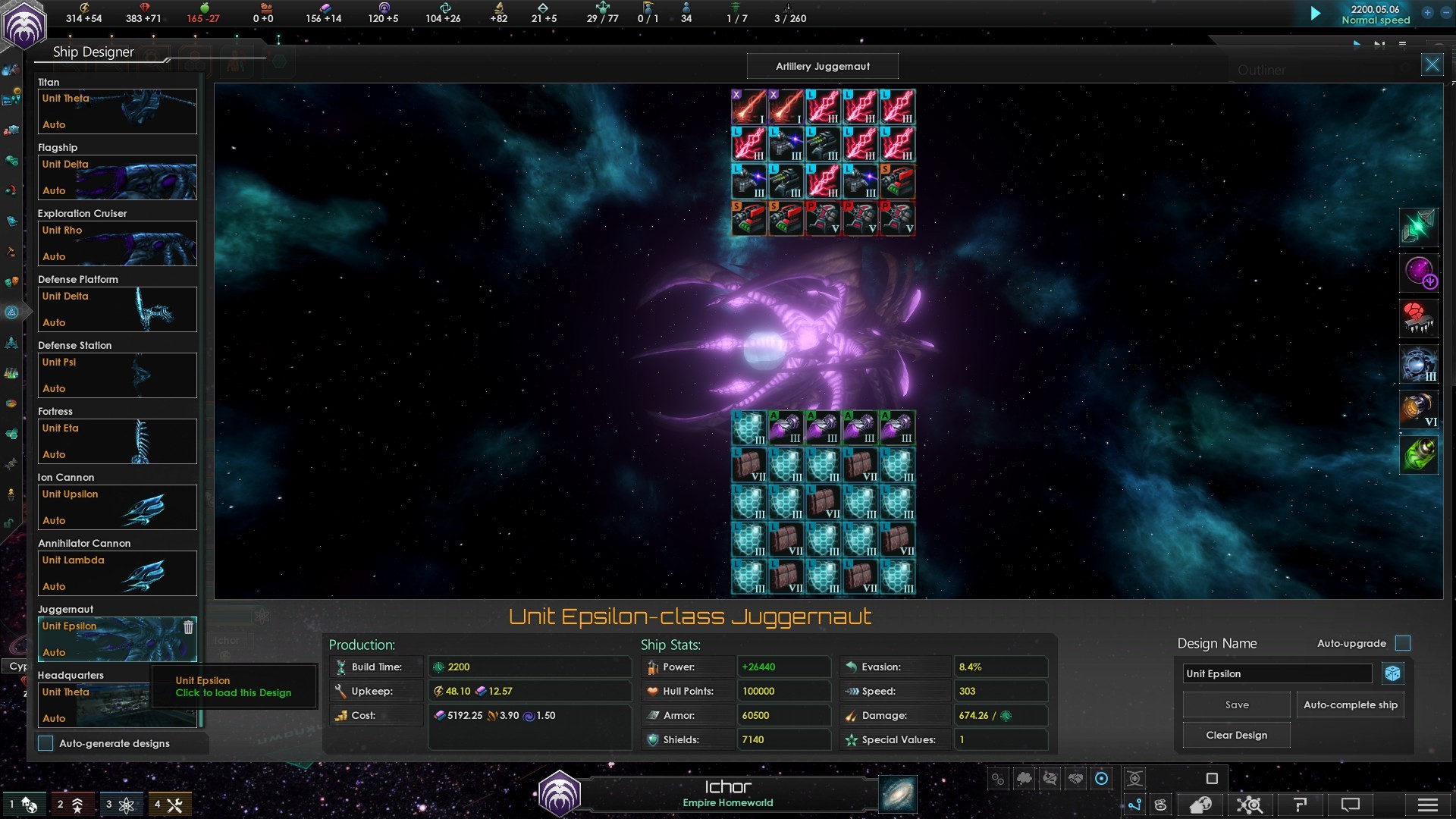Open the galaxy map view
This screenshot has width=1456, height=819.
(898, 794)
